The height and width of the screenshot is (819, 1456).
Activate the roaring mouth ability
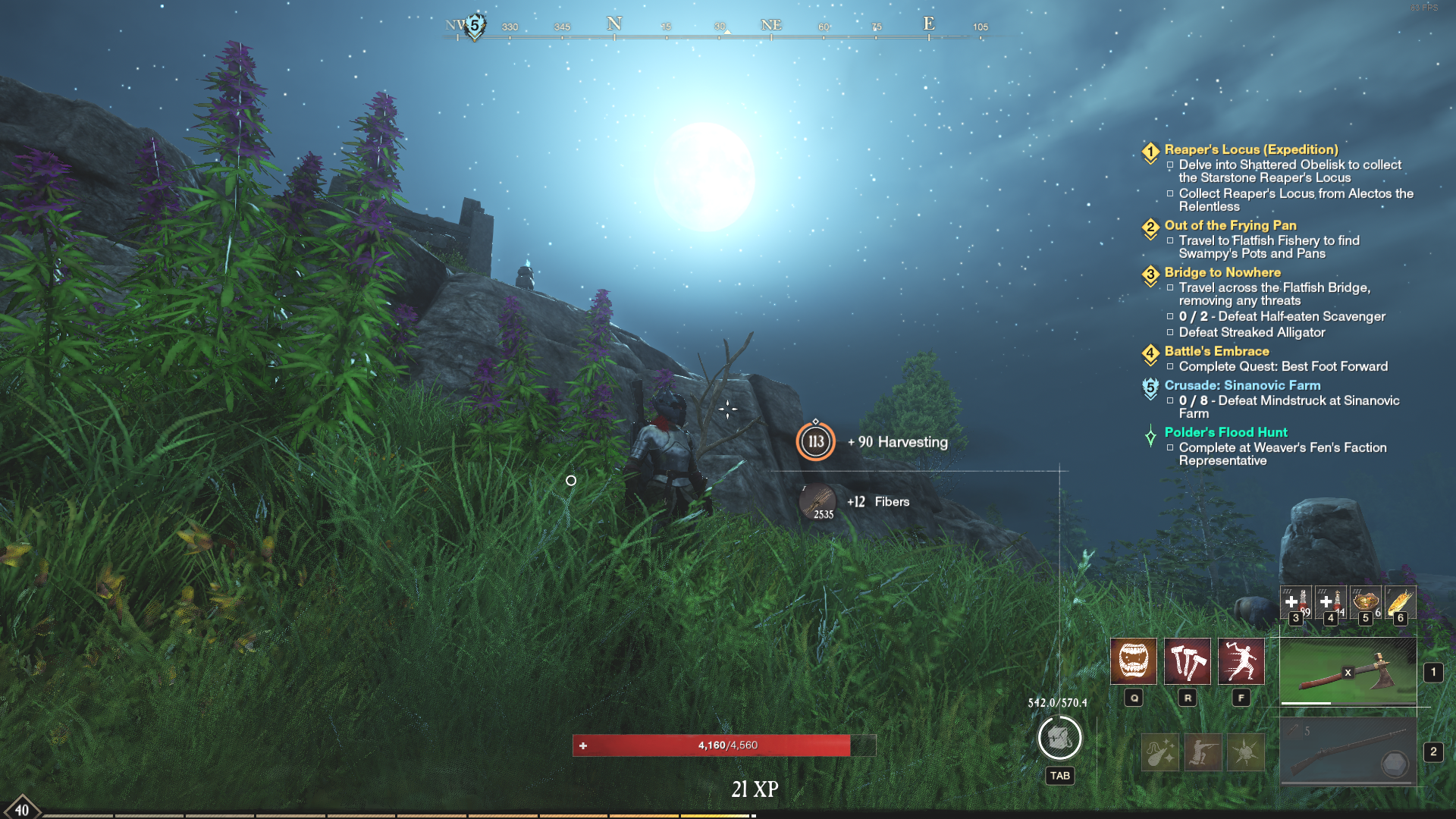click(x=1133, y=661)
